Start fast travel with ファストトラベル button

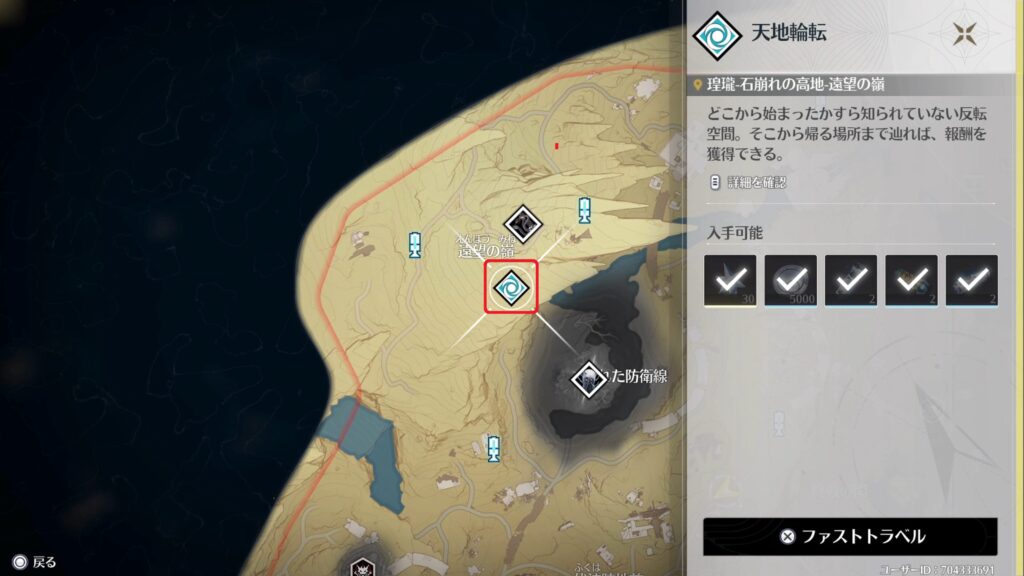pos(850,536)
